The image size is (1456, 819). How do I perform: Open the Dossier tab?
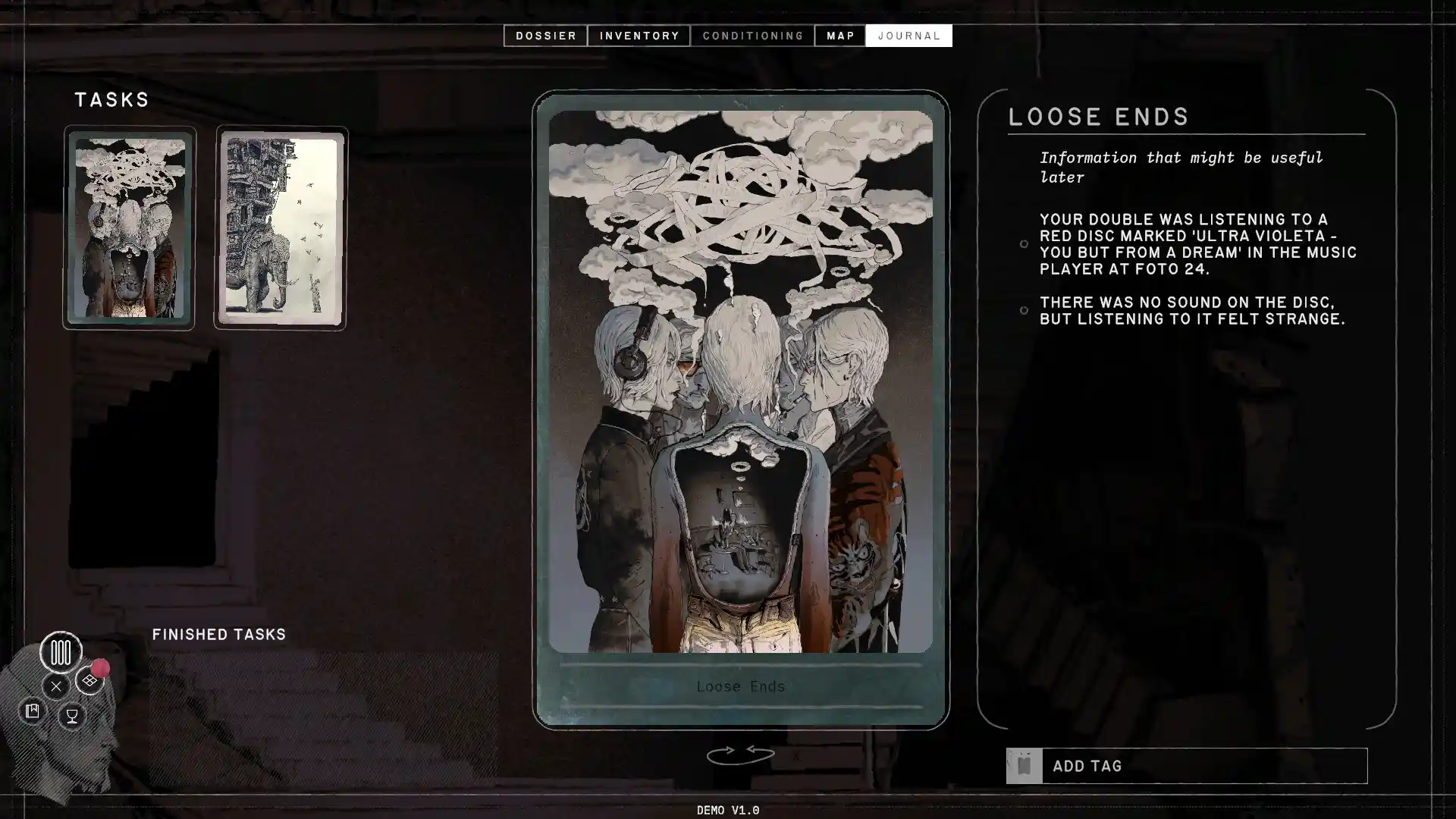tap(545, 36)
